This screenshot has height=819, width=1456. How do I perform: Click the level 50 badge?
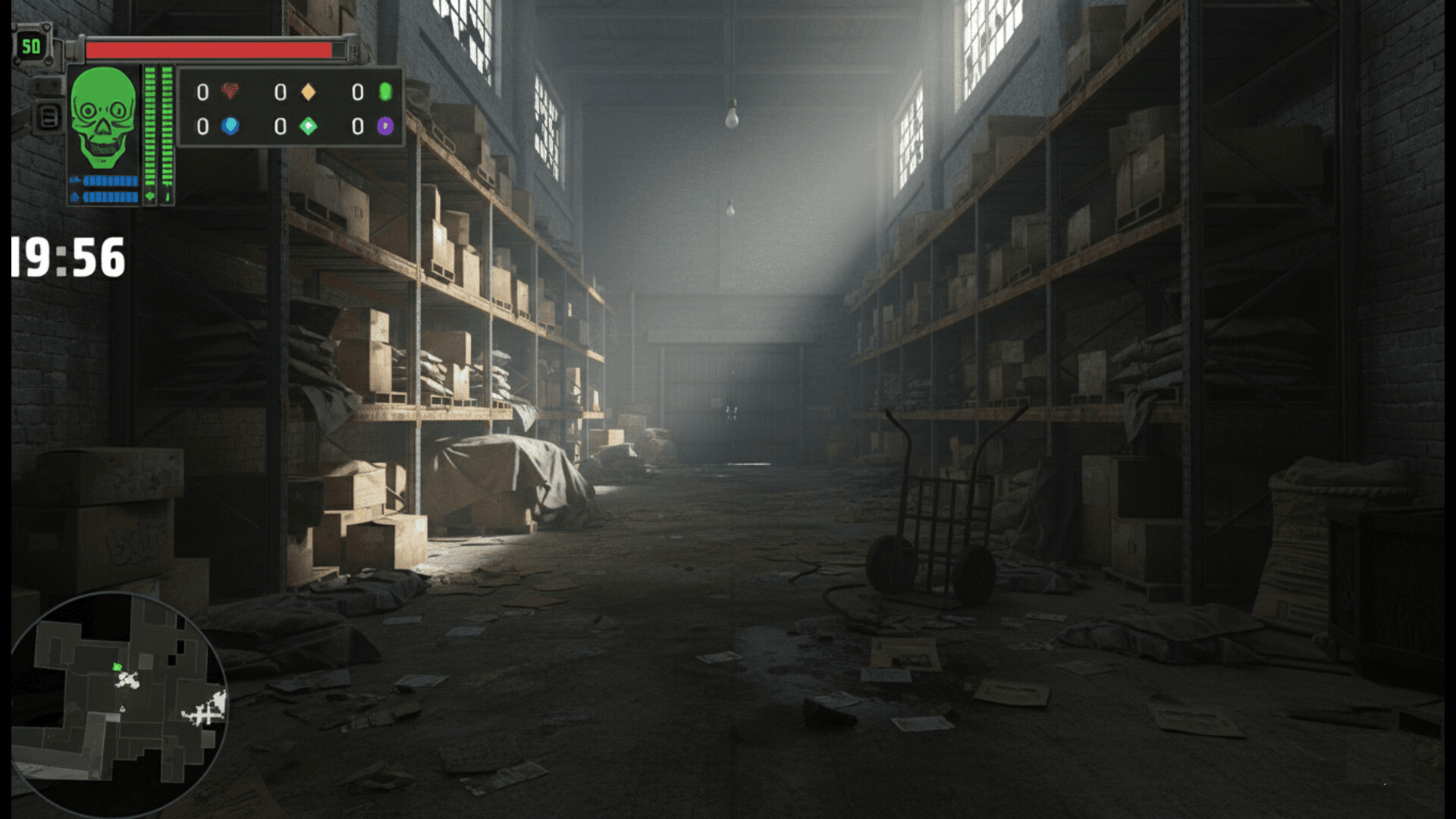[x=31, y=47]
